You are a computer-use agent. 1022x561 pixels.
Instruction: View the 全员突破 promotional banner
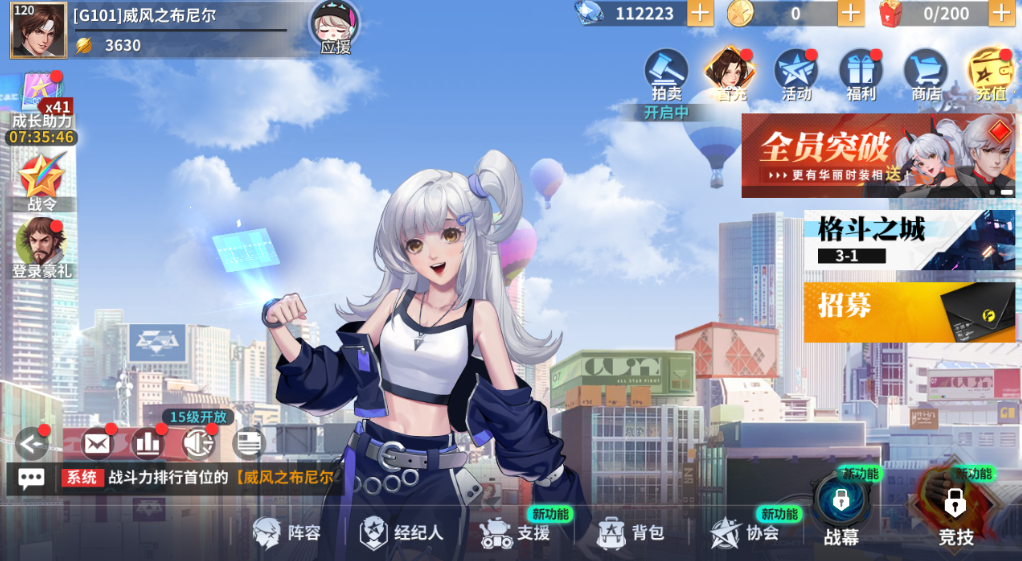point(877,155)
